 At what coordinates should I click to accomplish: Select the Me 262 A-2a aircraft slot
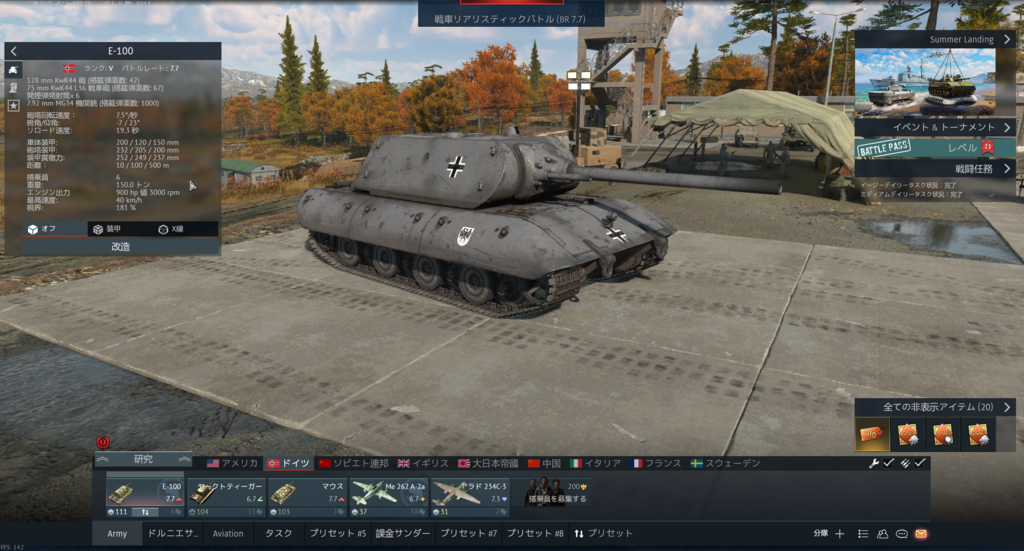389,497
